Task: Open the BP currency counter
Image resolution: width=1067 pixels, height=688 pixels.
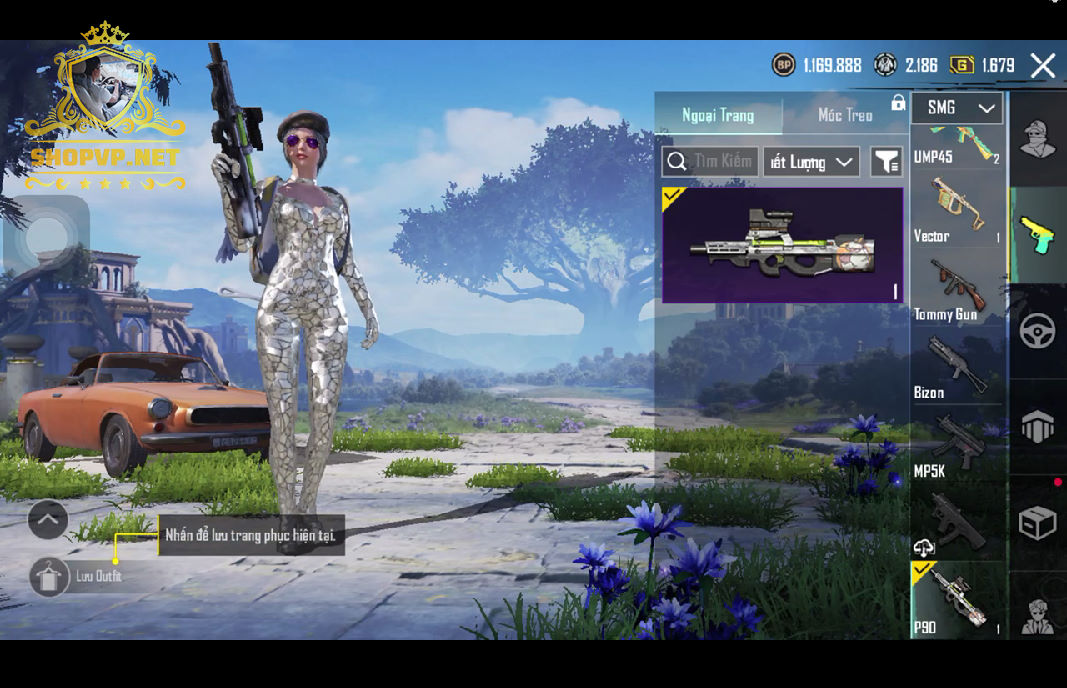Action: 816,65
